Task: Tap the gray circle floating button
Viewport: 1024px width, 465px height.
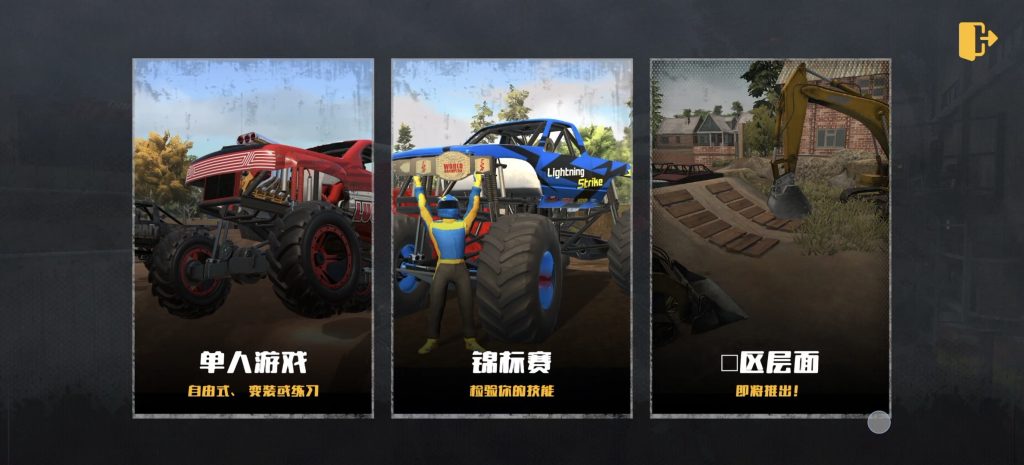Action: pos(879,422)
